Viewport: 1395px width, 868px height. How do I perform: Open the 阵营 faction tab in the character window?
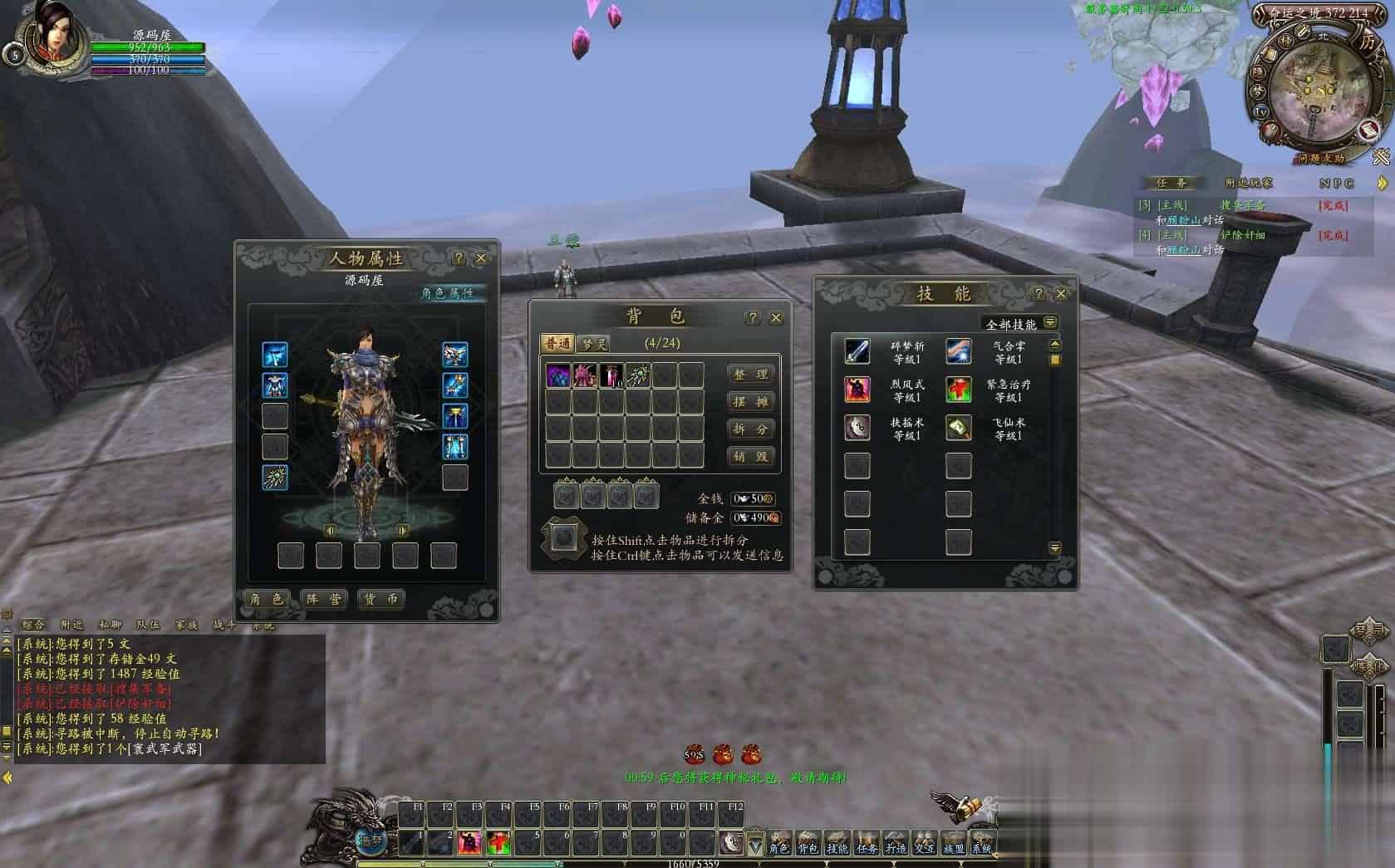324,599
